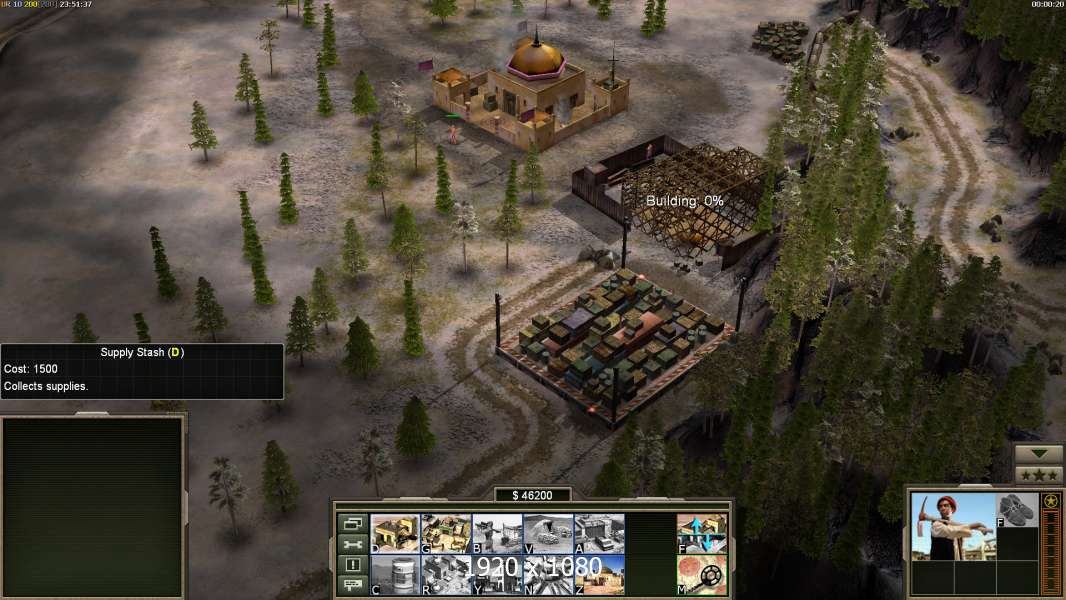This screenshot has height=600, width=1066.
Task: Choose the grayed build icon labeled Y
Action: [497, 575]
